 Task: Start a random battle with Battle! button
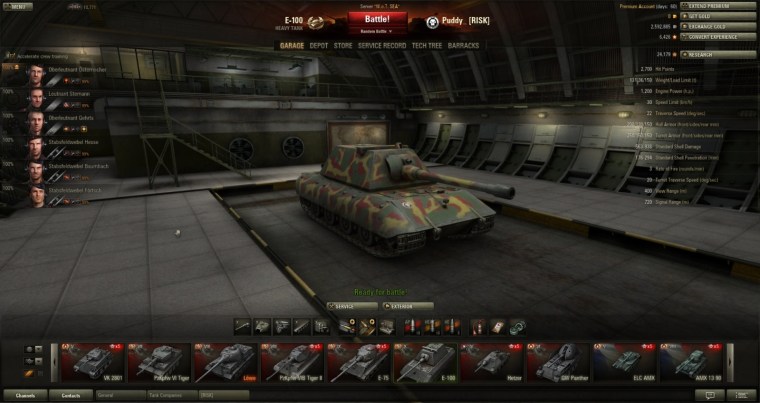tap(380, 20)
